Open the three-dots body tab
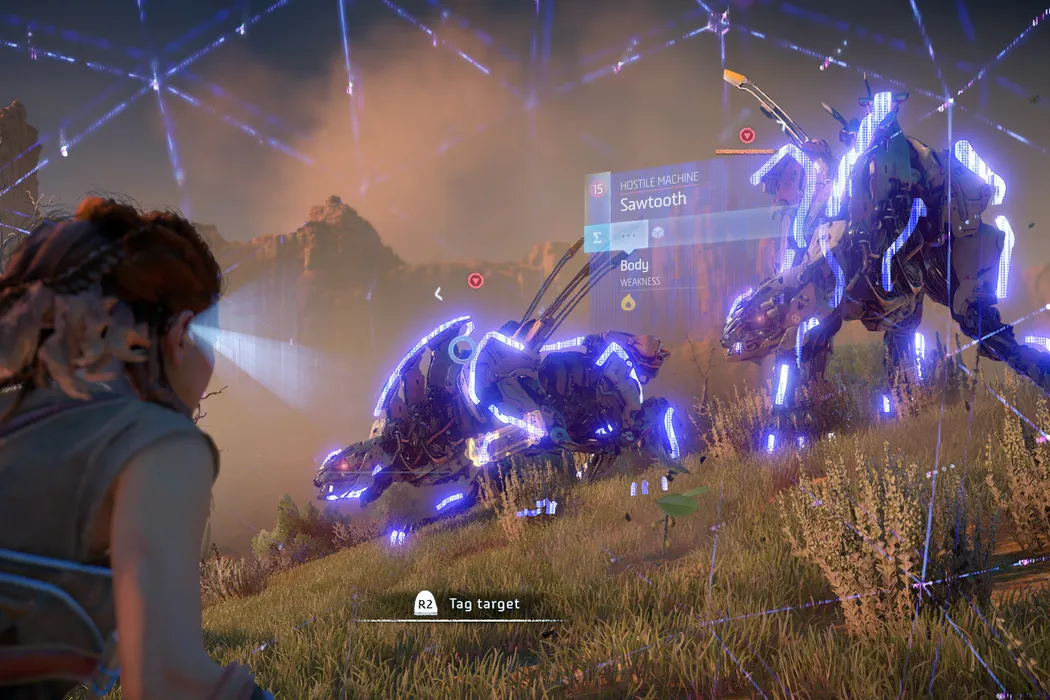Screen dimensions: 1050x700 click(x=628, y=236)
